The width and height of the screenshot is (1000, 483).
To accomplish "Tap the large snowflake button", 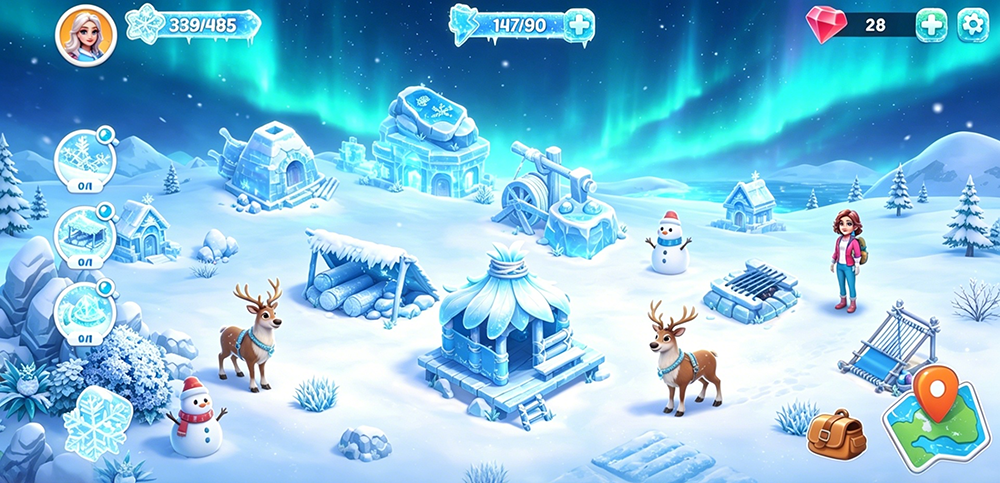I will point(98,422).
